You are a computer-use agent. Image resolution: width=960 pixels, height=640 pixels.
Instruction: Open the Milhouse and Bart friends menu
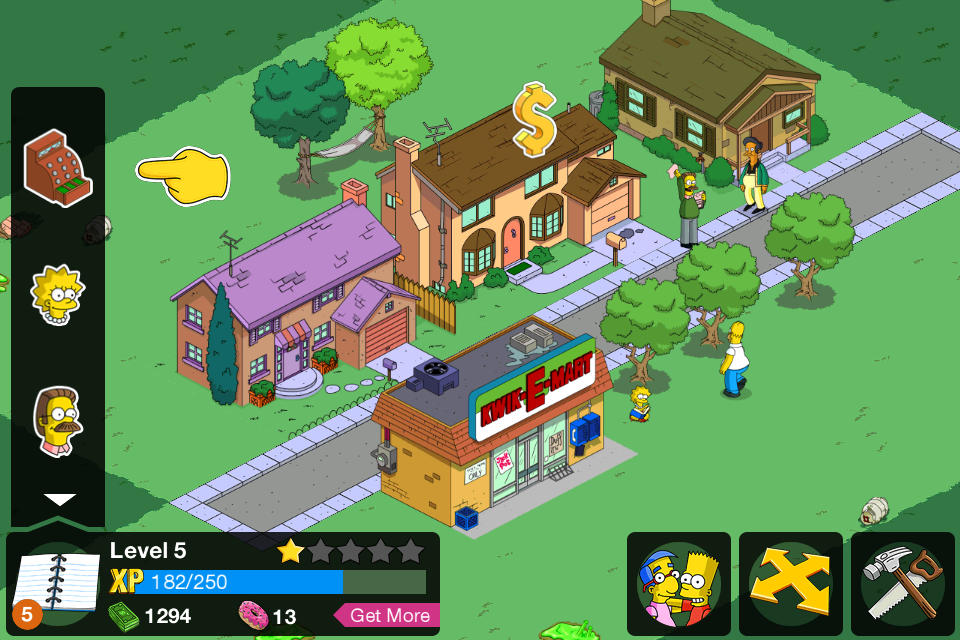679,583
